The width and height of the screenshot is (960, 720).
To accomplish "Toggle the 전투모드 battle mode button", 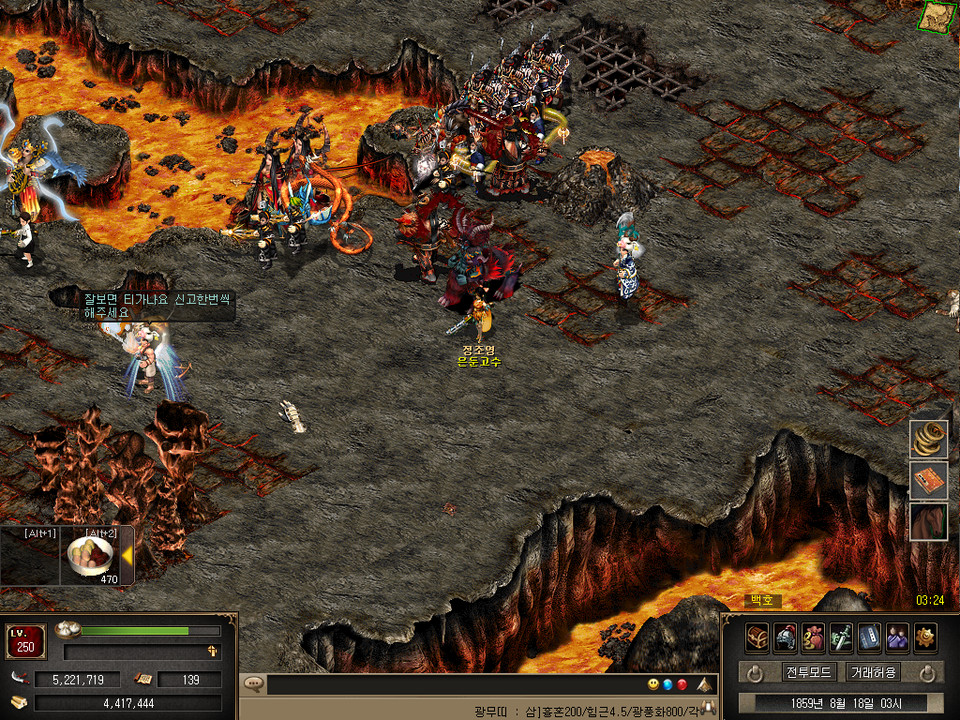I will coord(809,673).
